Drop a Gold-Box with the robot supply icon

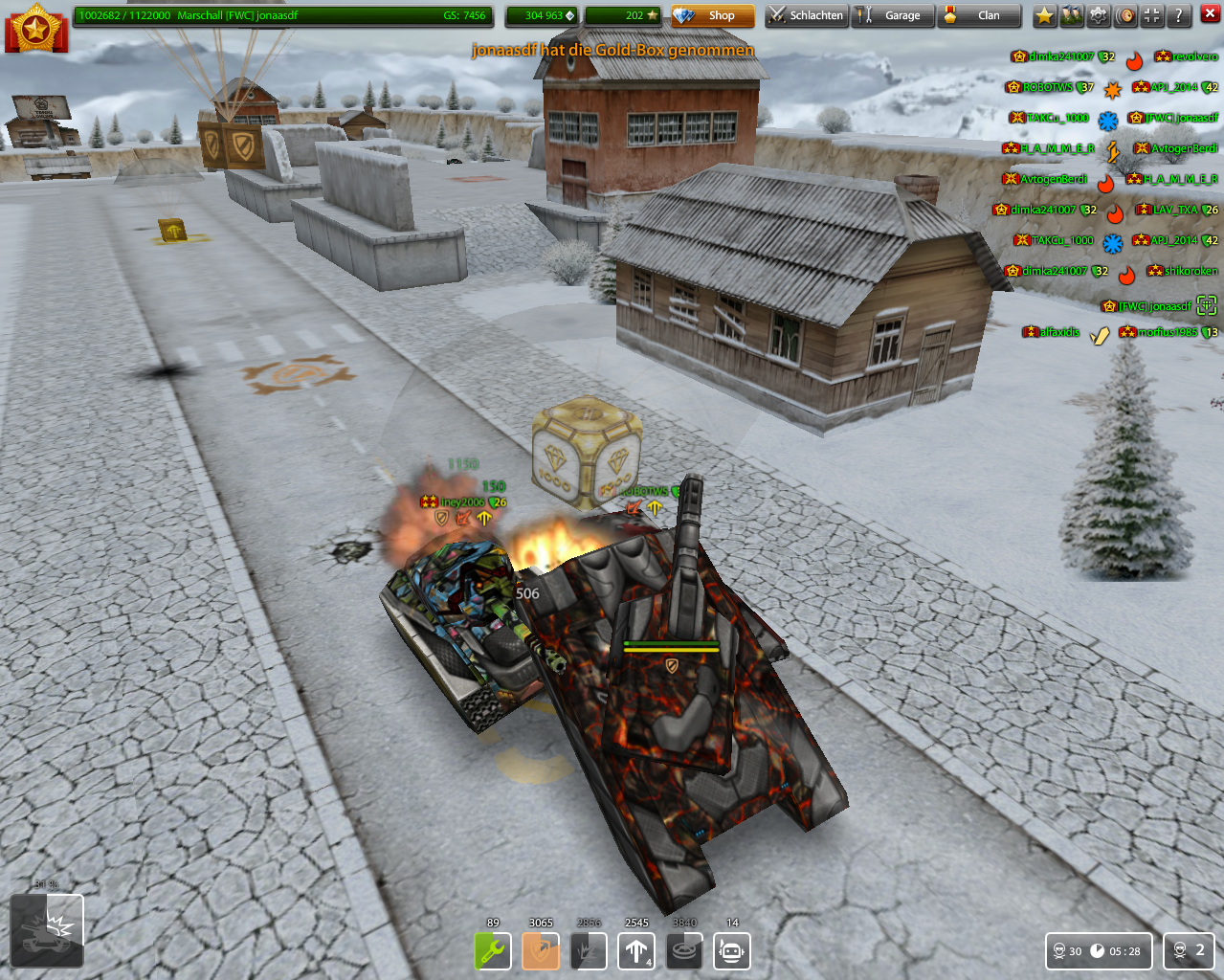coord(732,951)
